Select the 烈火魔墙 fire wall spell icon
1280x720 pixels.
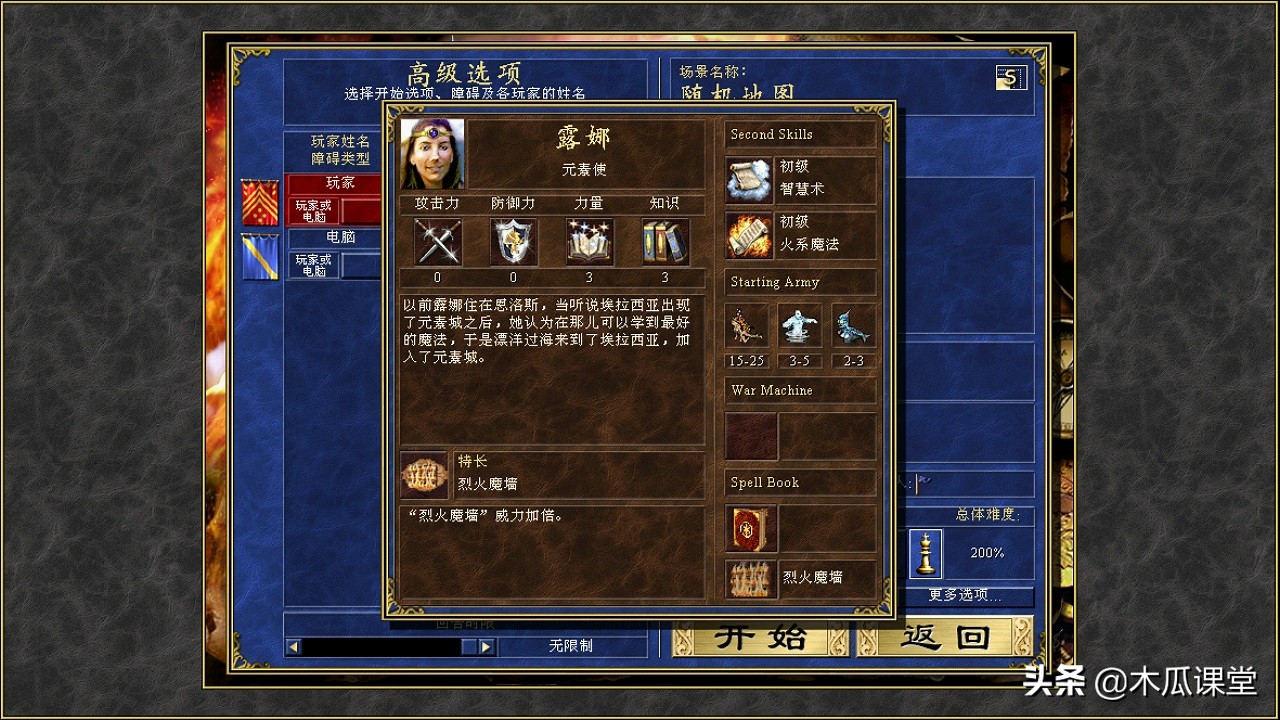[x=749, y=580]
